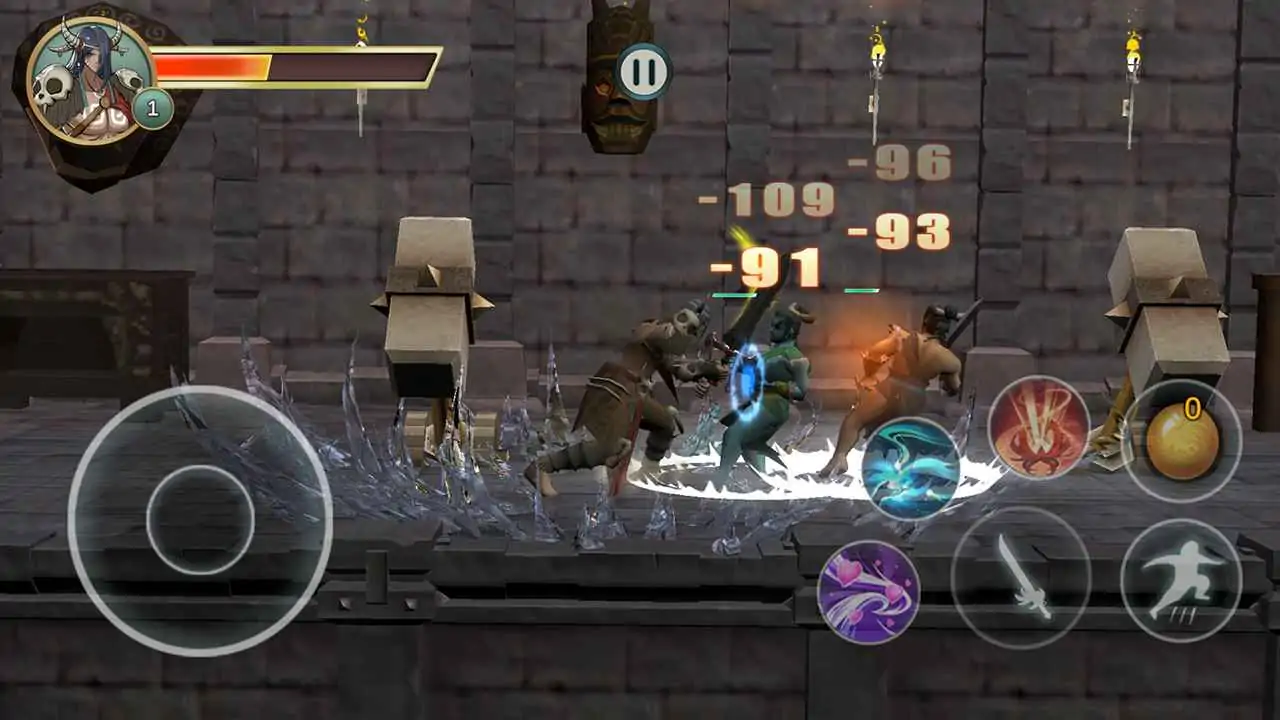Open the pause menu on the hanging mask
Screen dimensions: 1280x720
coord(643,69)
